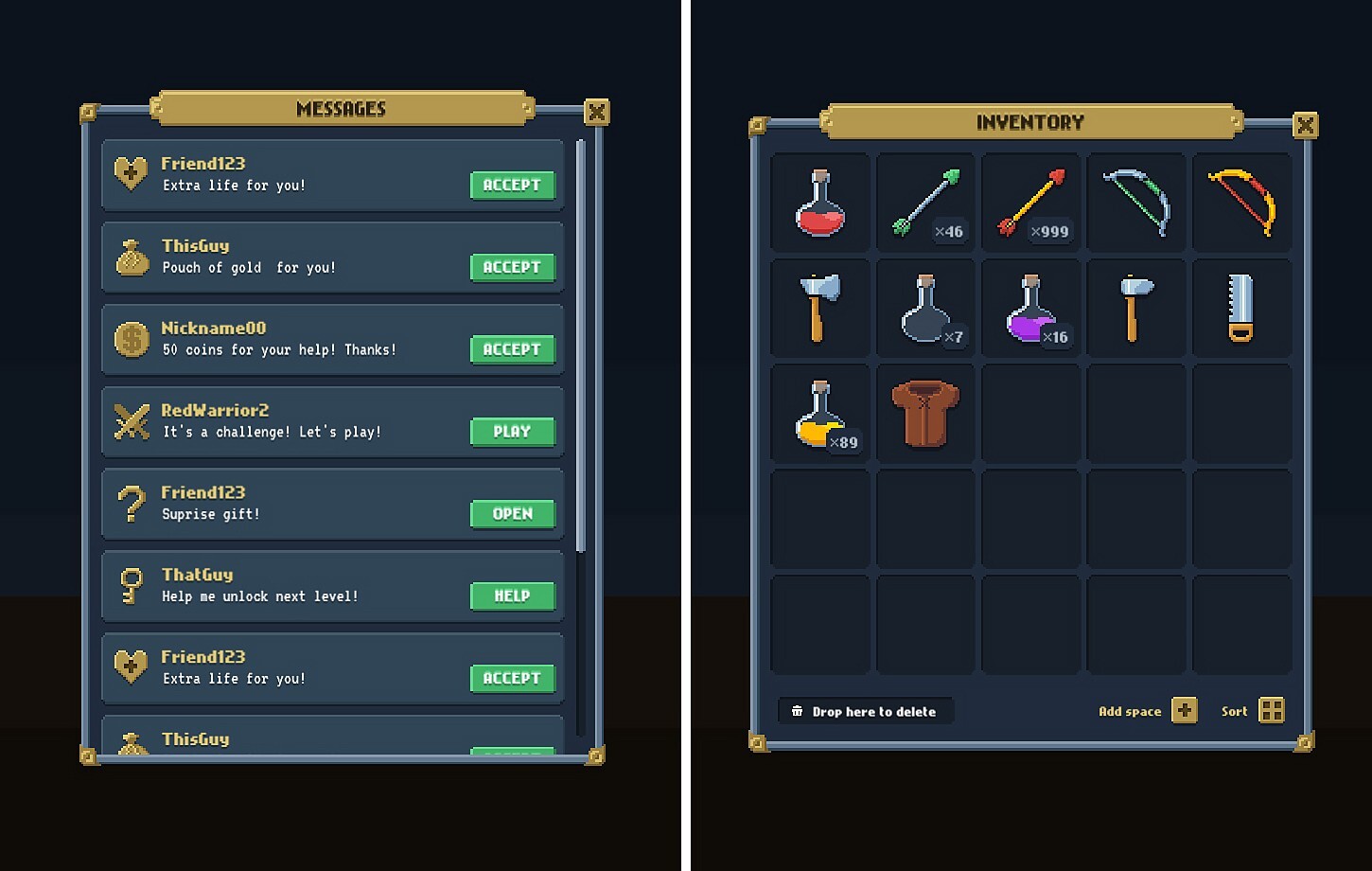
Task: Select the ×999 red-fletched arrows
Action: click(1030, 202)
